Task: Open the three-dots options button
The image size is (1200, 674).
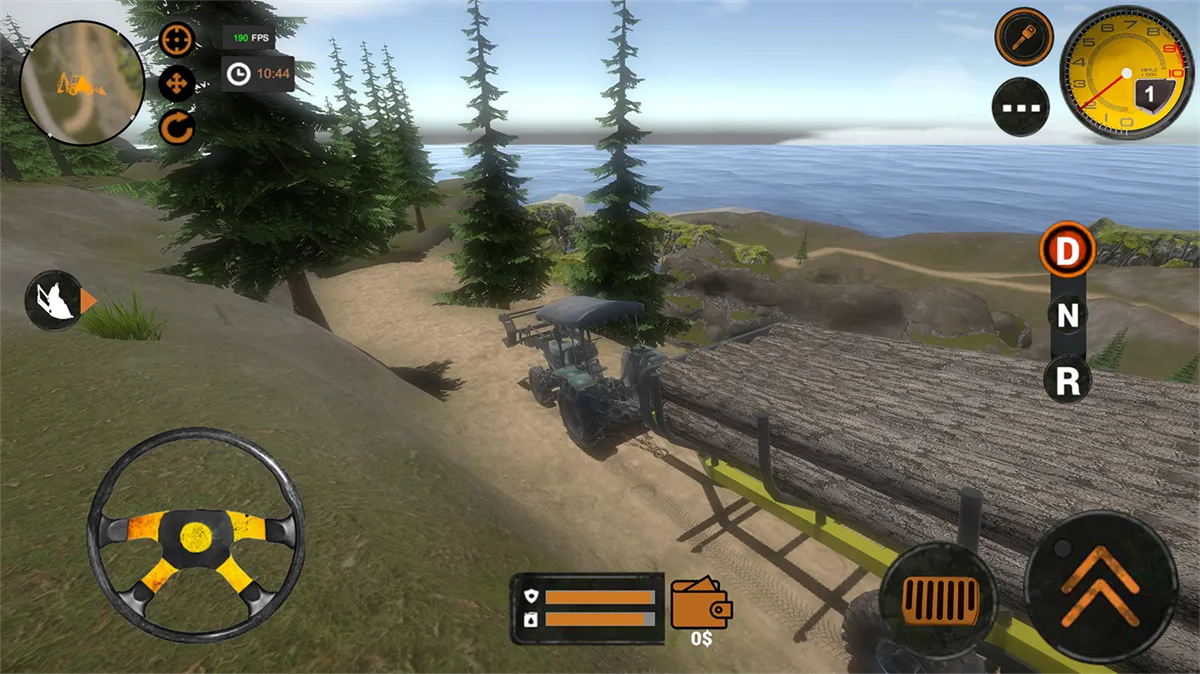Action: click(1020, 107)
